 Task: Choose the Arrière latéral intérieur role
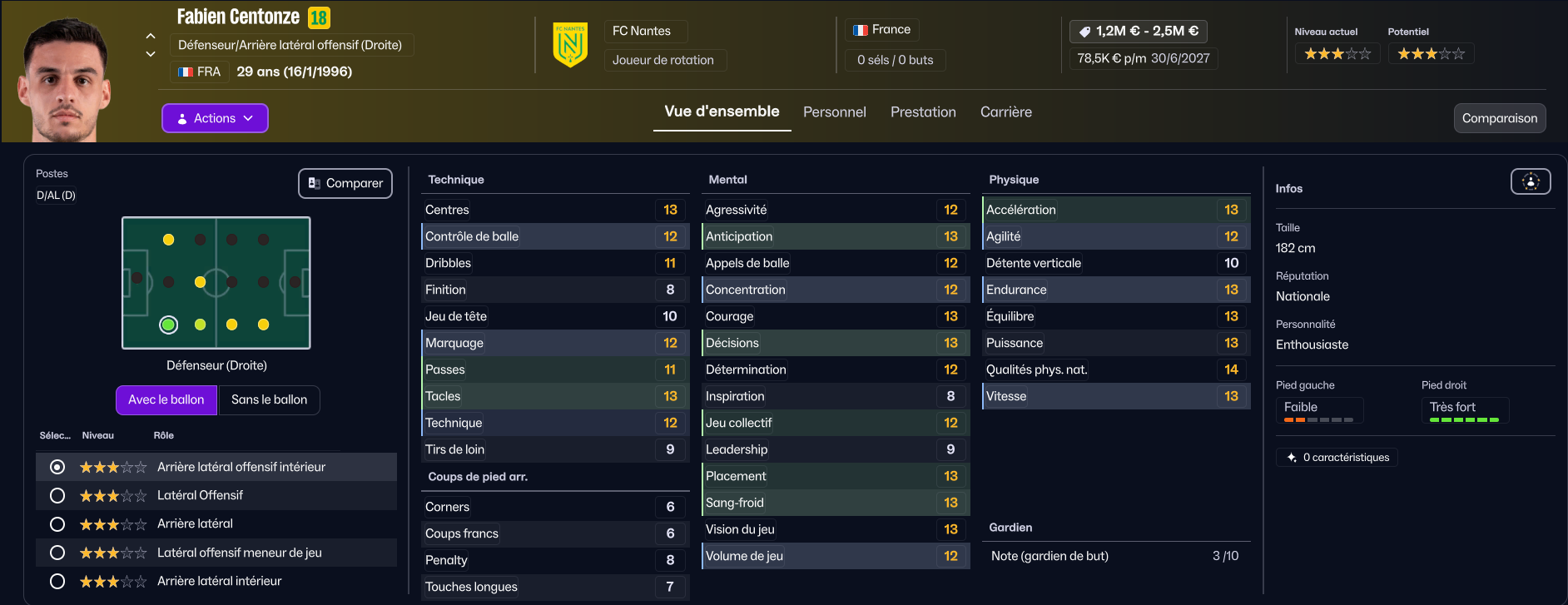pos(57,581)
